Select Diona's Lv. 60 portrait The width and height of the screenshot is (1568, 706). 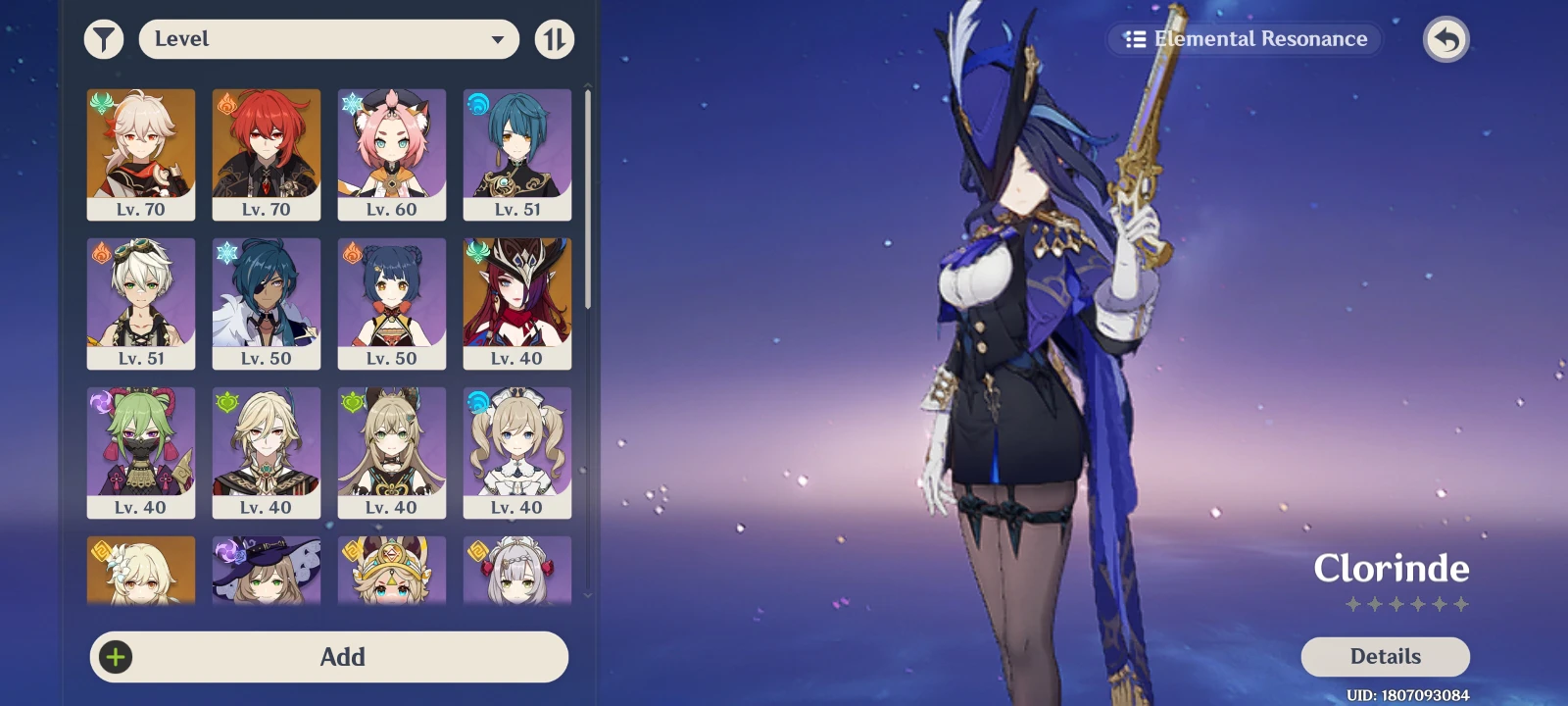point(392,152)
